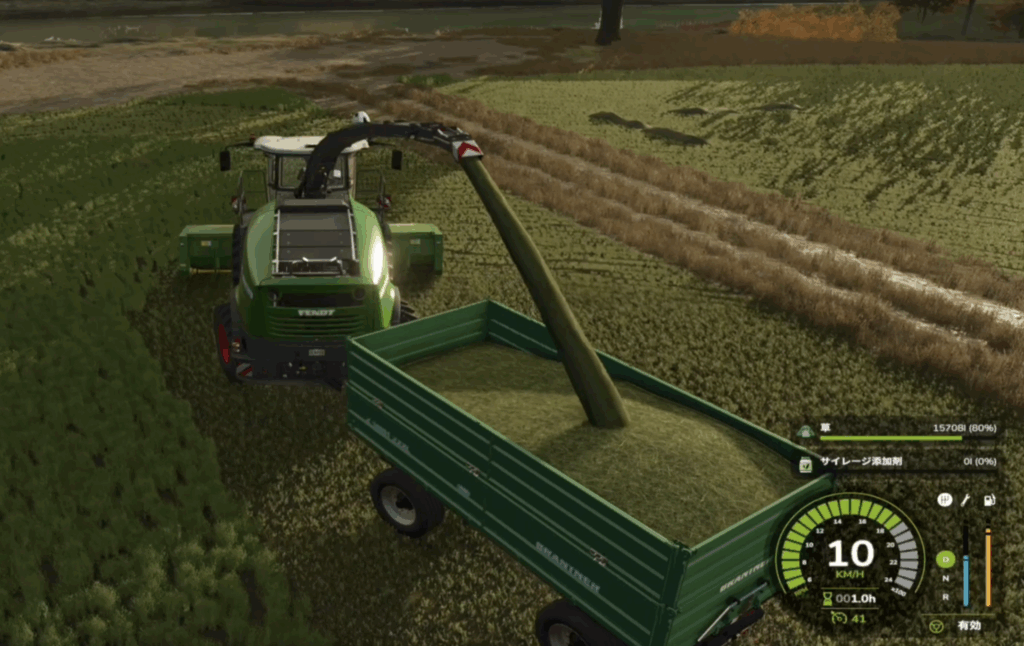Select the D drive gear indicator
The height and width of the screenshot is (646, 1024).
coord(945,560)
